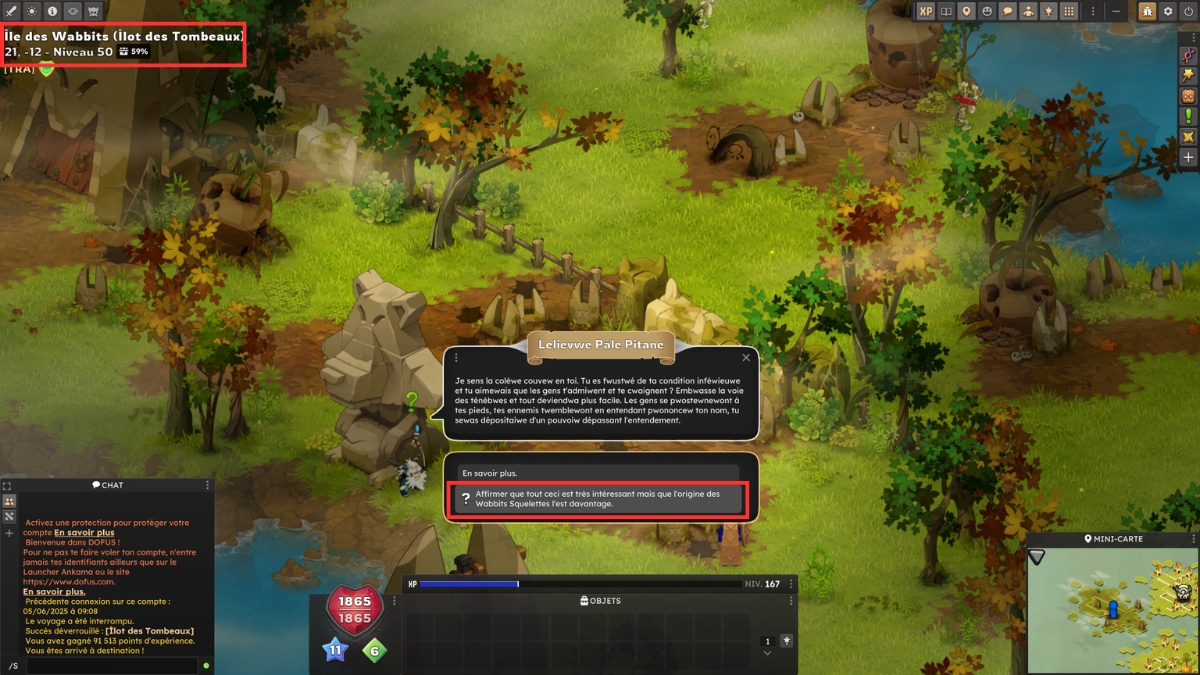Image resolution: width=1200 pixels, height=675 pixels.
Task: Open the speech bubble icon menu
Action: (1007, 11)
